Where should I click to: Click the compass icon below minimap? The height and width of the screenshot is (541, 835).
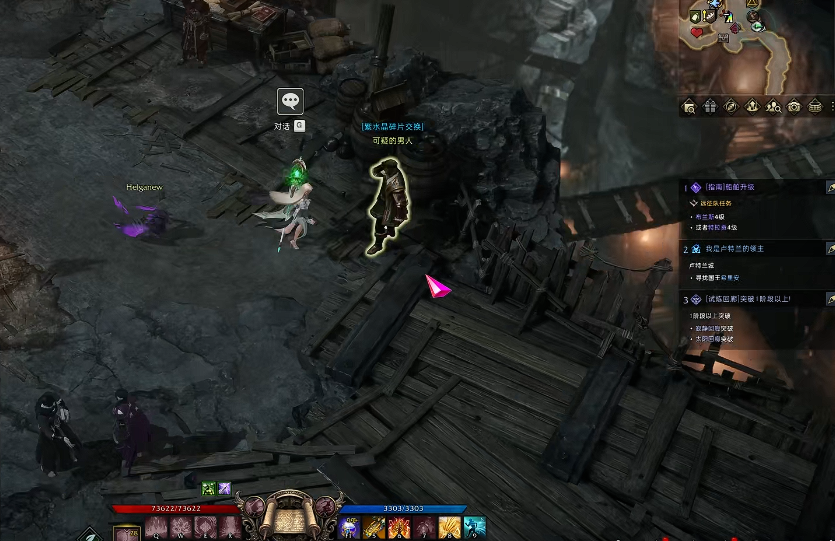coord(731,107)
